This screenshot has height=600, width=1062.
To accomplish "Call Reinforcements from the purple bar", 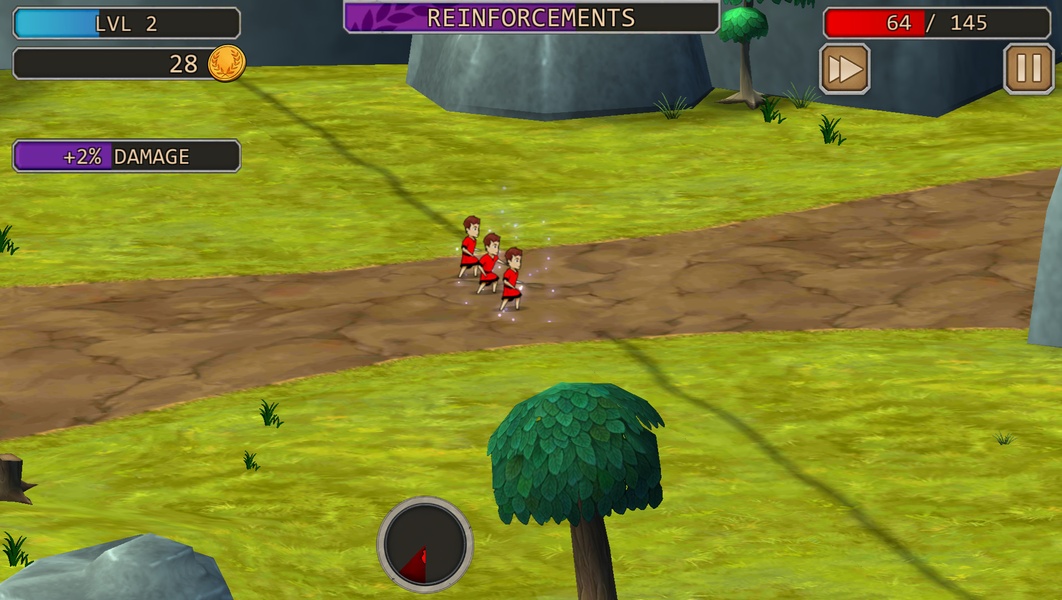I will [x=531, y=18].
